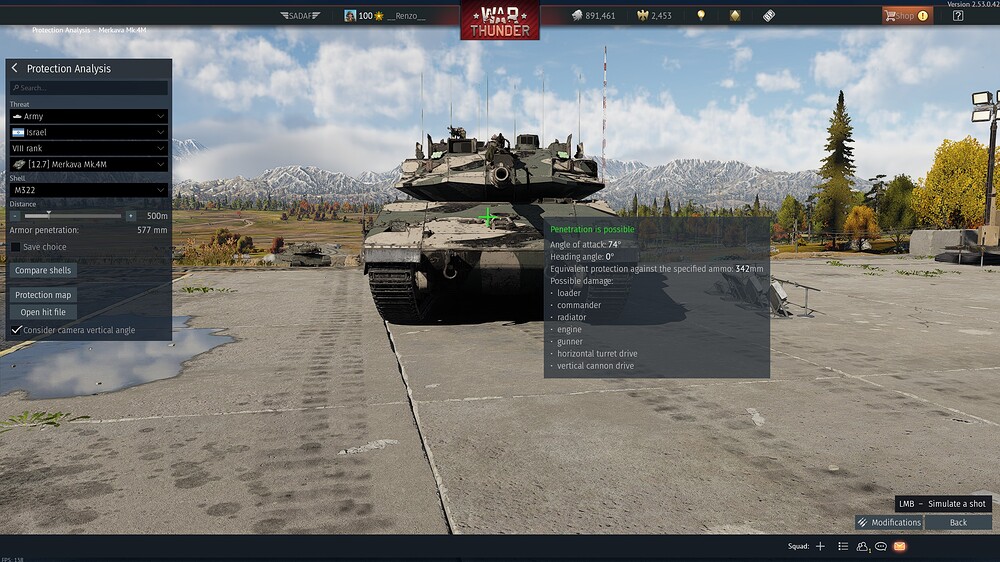Go back using the Protection Analysis arrow
The image size is (1000, 562).
pos(15,68)
